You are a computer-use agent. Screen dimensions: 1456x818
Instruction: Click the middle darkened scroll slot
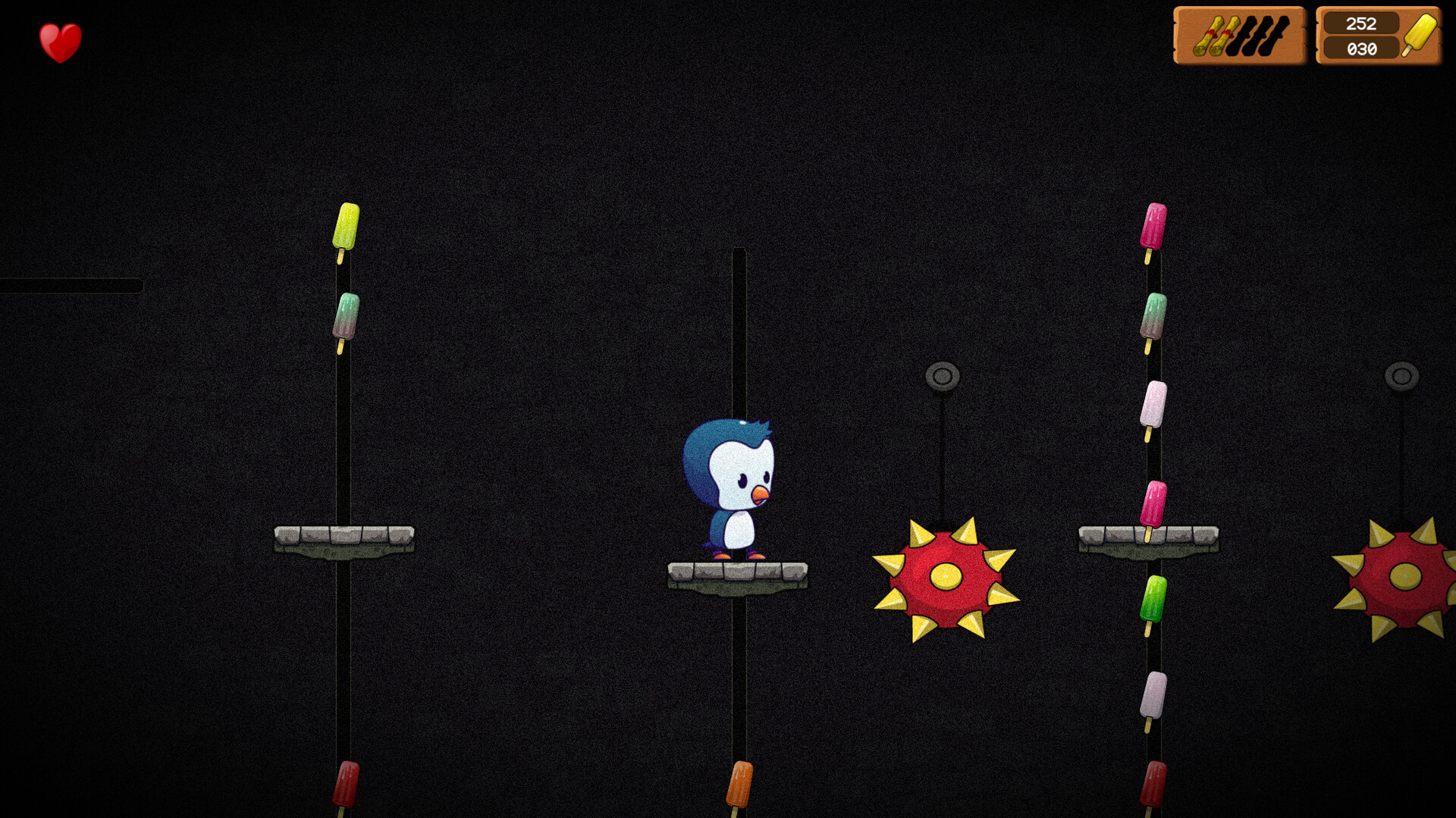pyautogui.click(x=1259, y=35)
